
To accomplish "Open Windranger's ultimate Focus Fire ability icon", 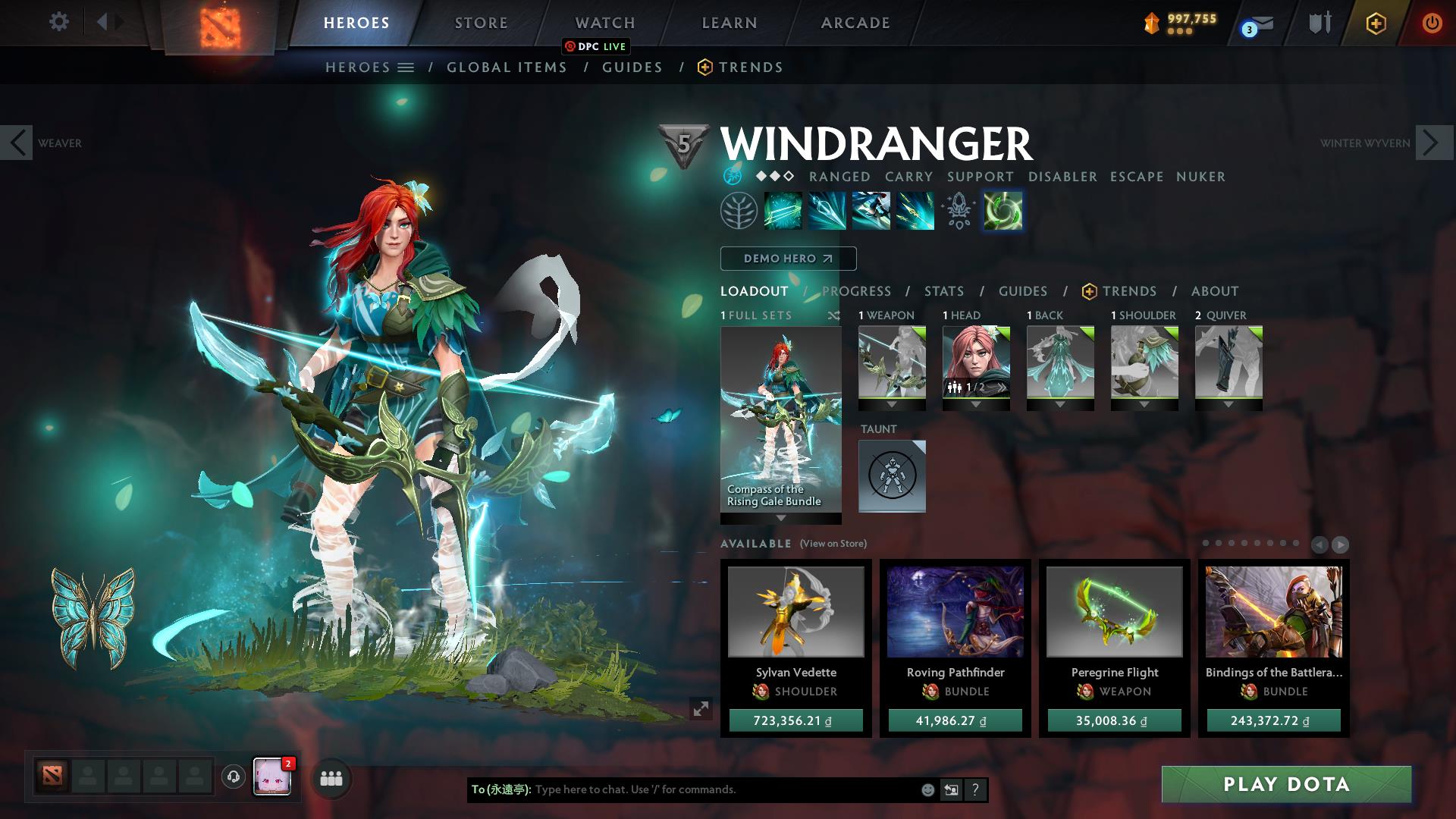I will point(914,211).
